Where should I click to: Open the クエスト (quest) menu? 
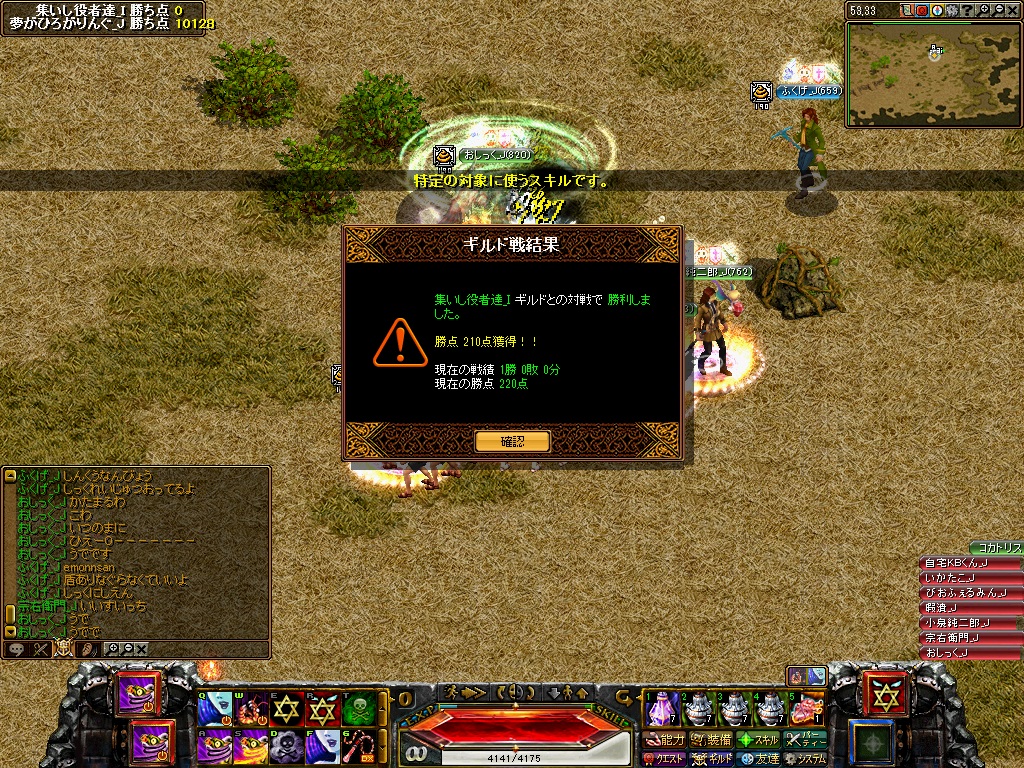[x=665, y=759]
